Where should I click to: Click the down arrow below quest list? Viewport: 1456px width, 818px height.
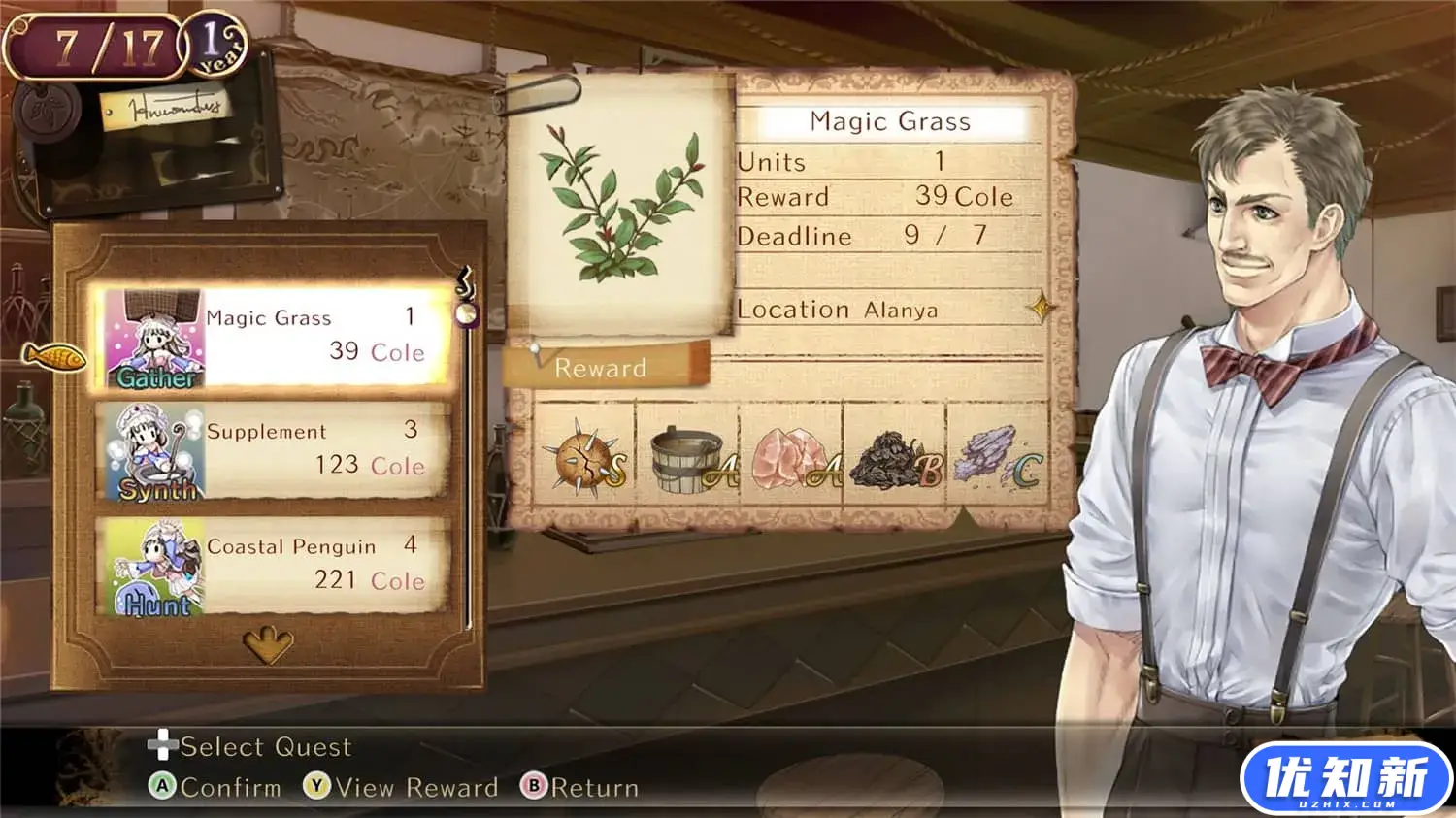[268, 643]
